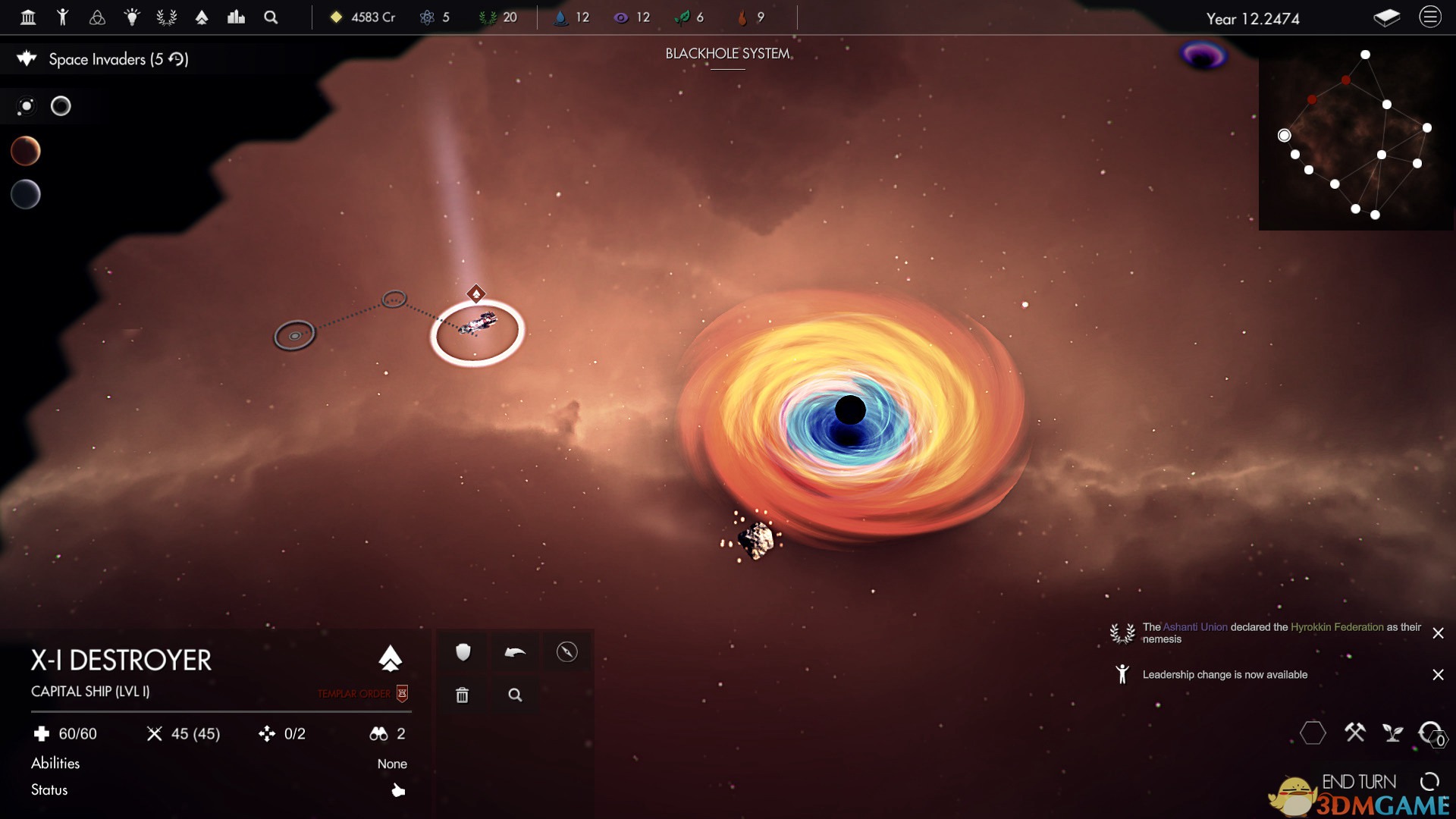The width and height of the screenshot is (1456, 819).
Task: Dismiss the Ashanti Union nemesis notification
Action: pos(1438,632)
